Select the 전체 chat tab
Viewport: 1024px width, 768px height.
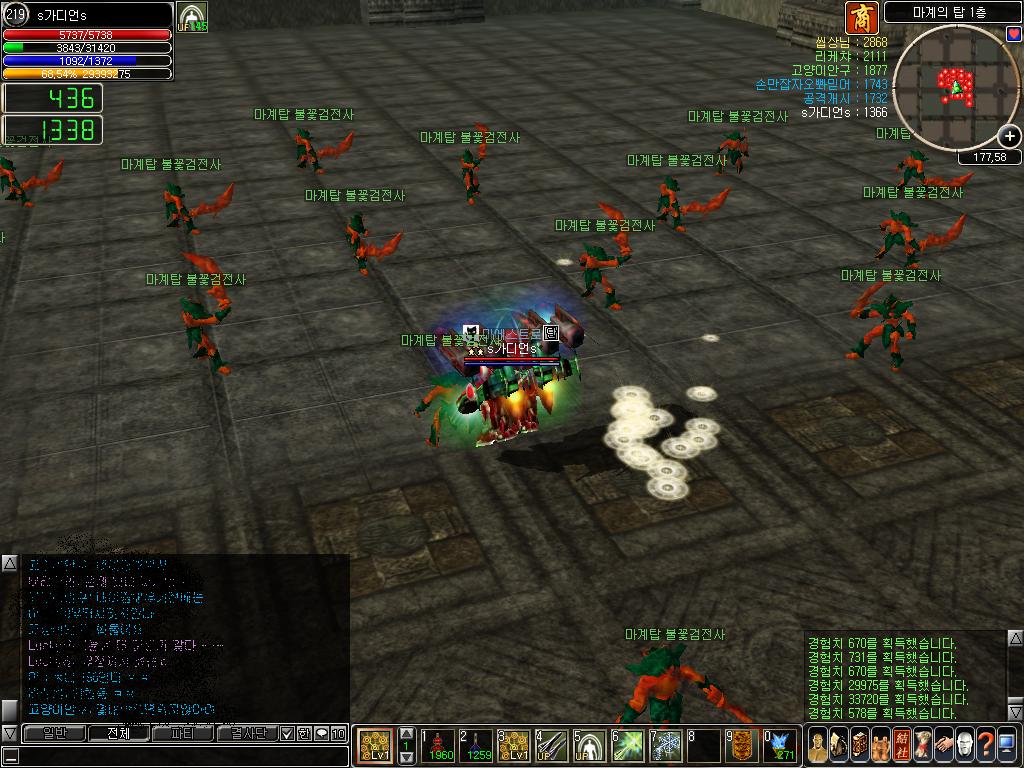(119, 734)
